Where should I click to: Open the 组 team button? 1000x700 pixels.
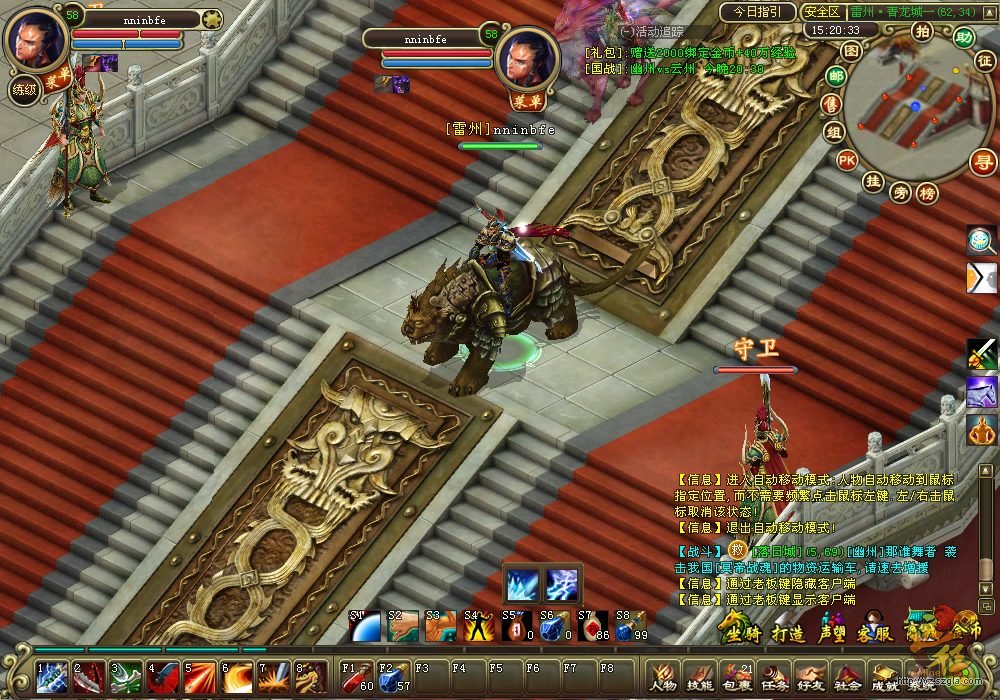(833, 131)
